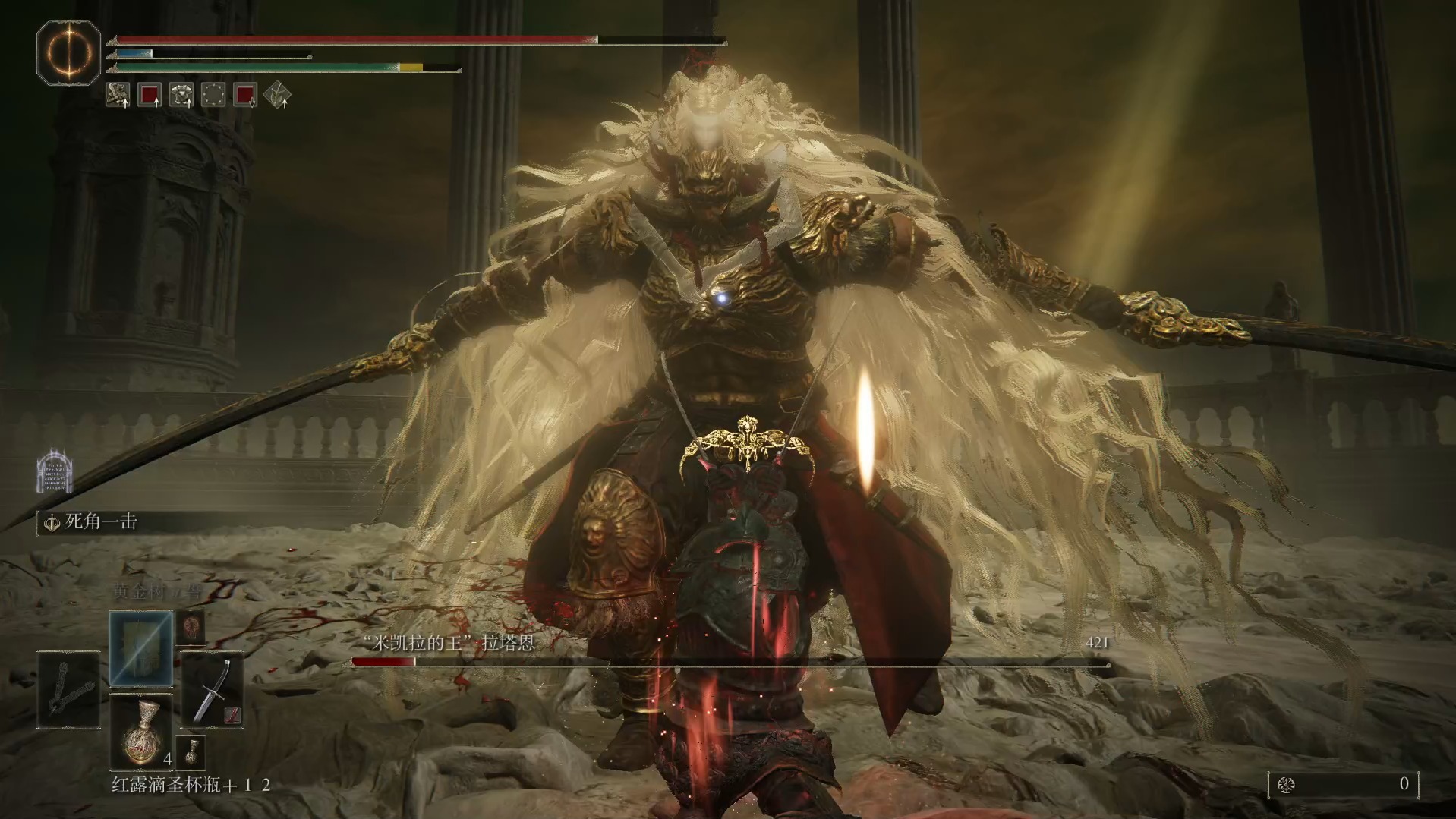Viewport: 1456px width, 819px height.
Task: Click the red square buff with up arrow
Action: 150,95
